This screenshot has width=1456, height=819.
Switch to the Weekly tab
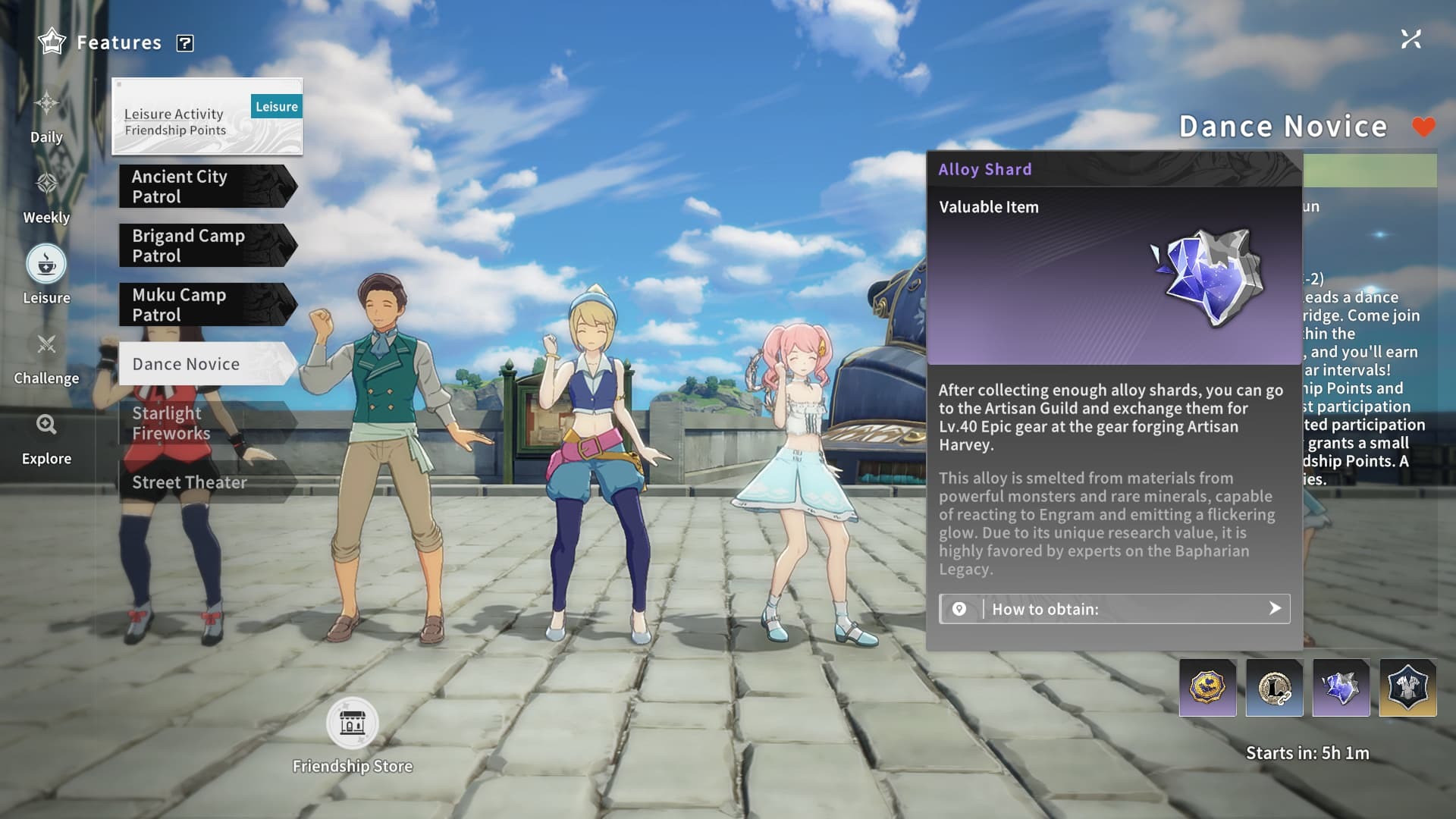46,196
